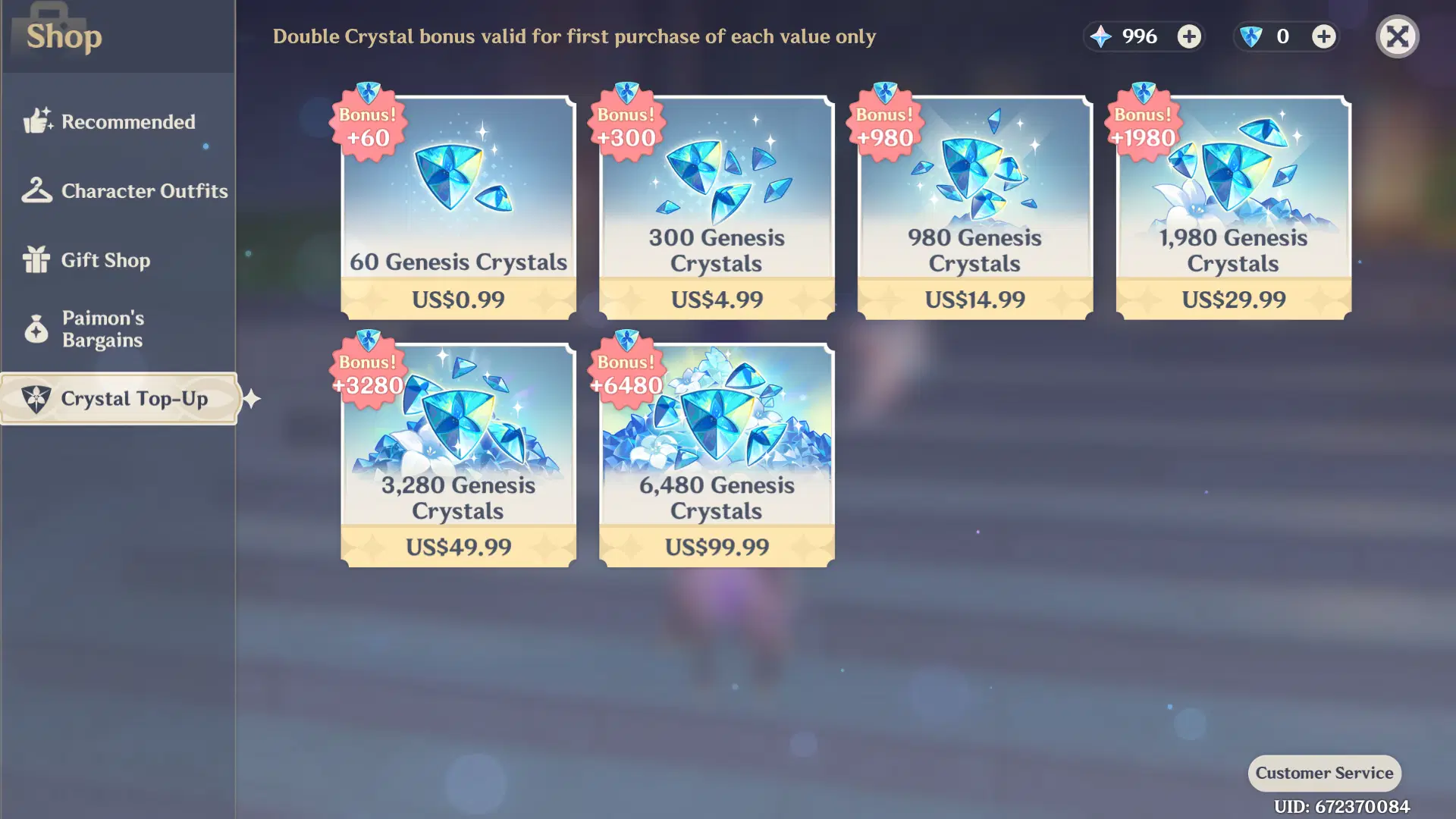Open Customer Service
The height and width of the screenshot is (819, 1456).
(1324, 773)
